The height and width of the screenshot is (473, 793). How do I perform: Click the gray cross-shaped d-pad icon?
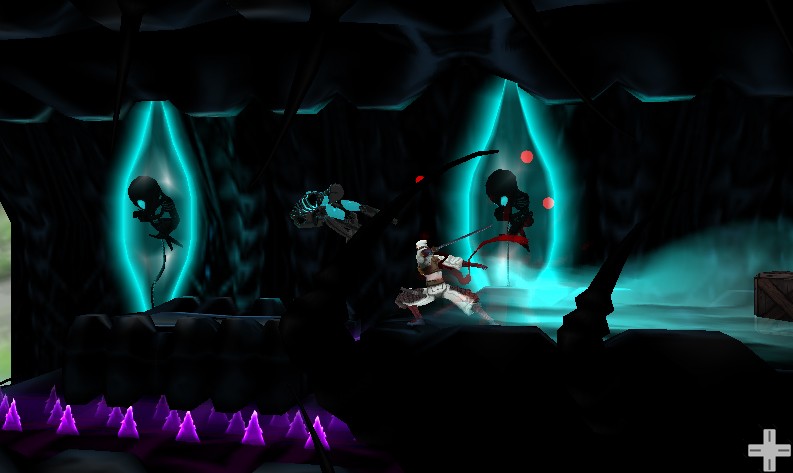[x=768, y=449]
